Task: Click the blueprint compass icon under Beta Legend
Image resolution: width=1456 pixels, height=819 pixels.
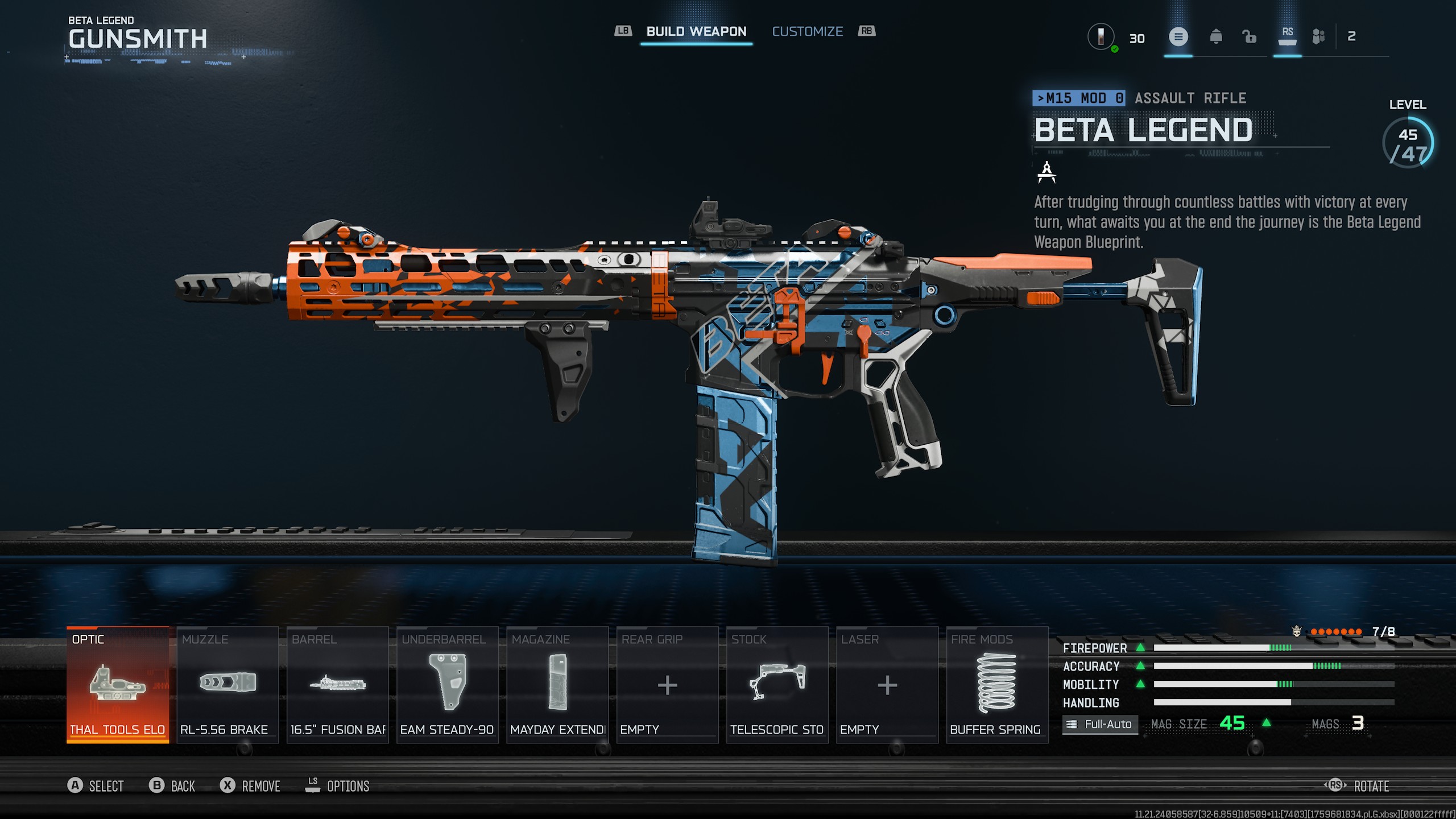Action: [1046, 172]
